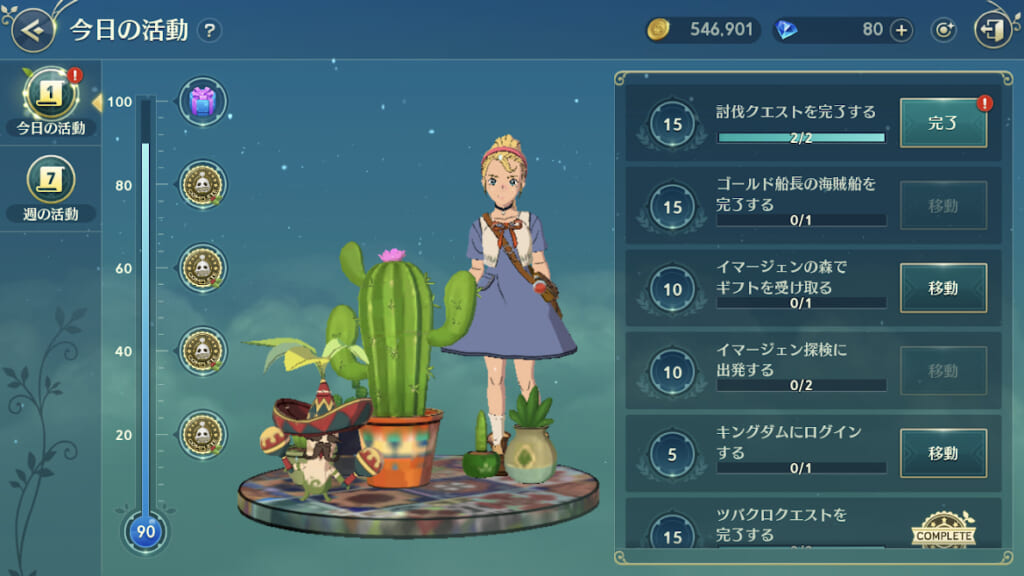Exit via the door icon button
Screen dimensions: 1024x576
pyautogui.click(x=993, y=30)
